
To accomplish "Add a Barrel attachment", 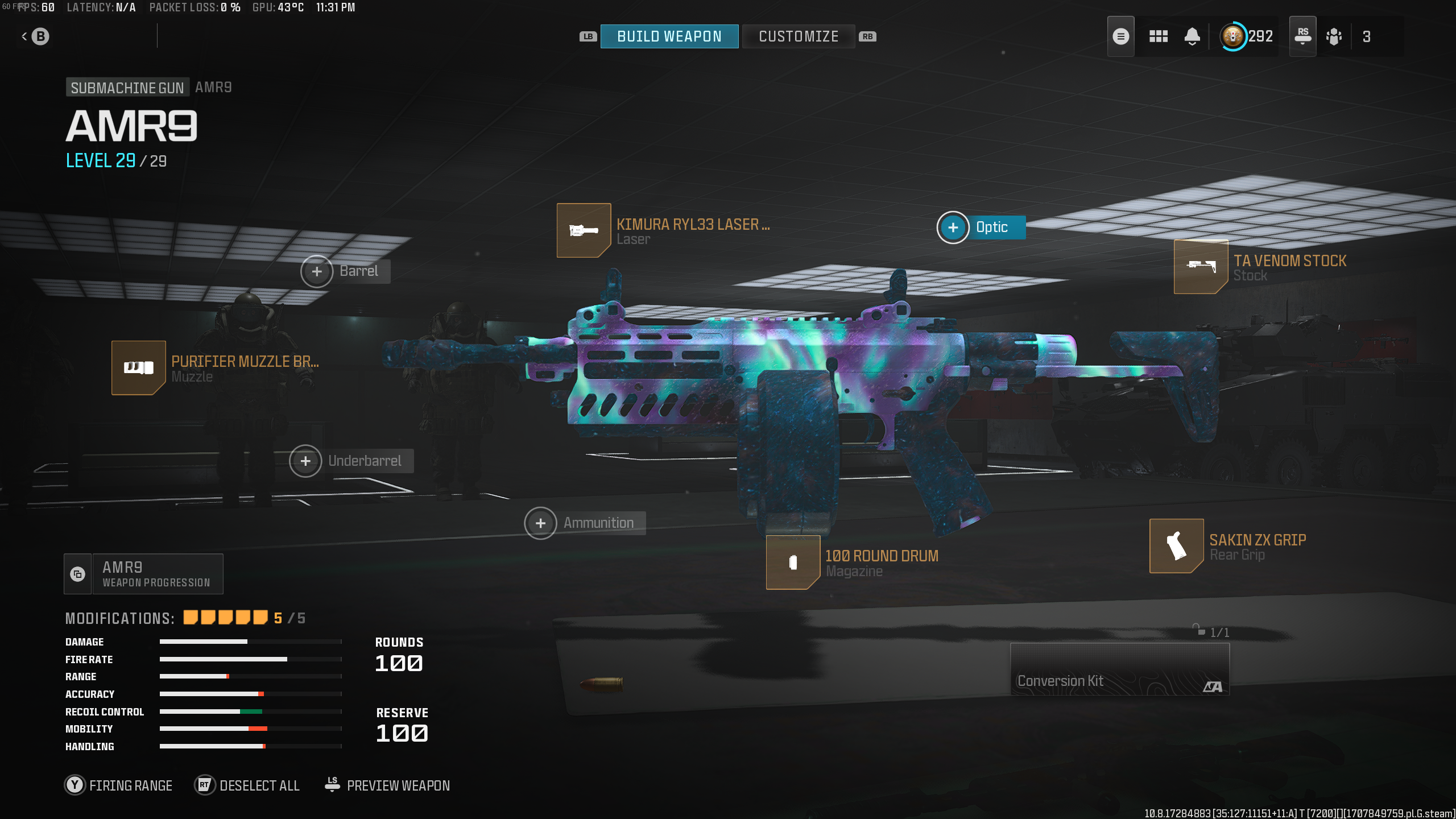I will [317, 271].
